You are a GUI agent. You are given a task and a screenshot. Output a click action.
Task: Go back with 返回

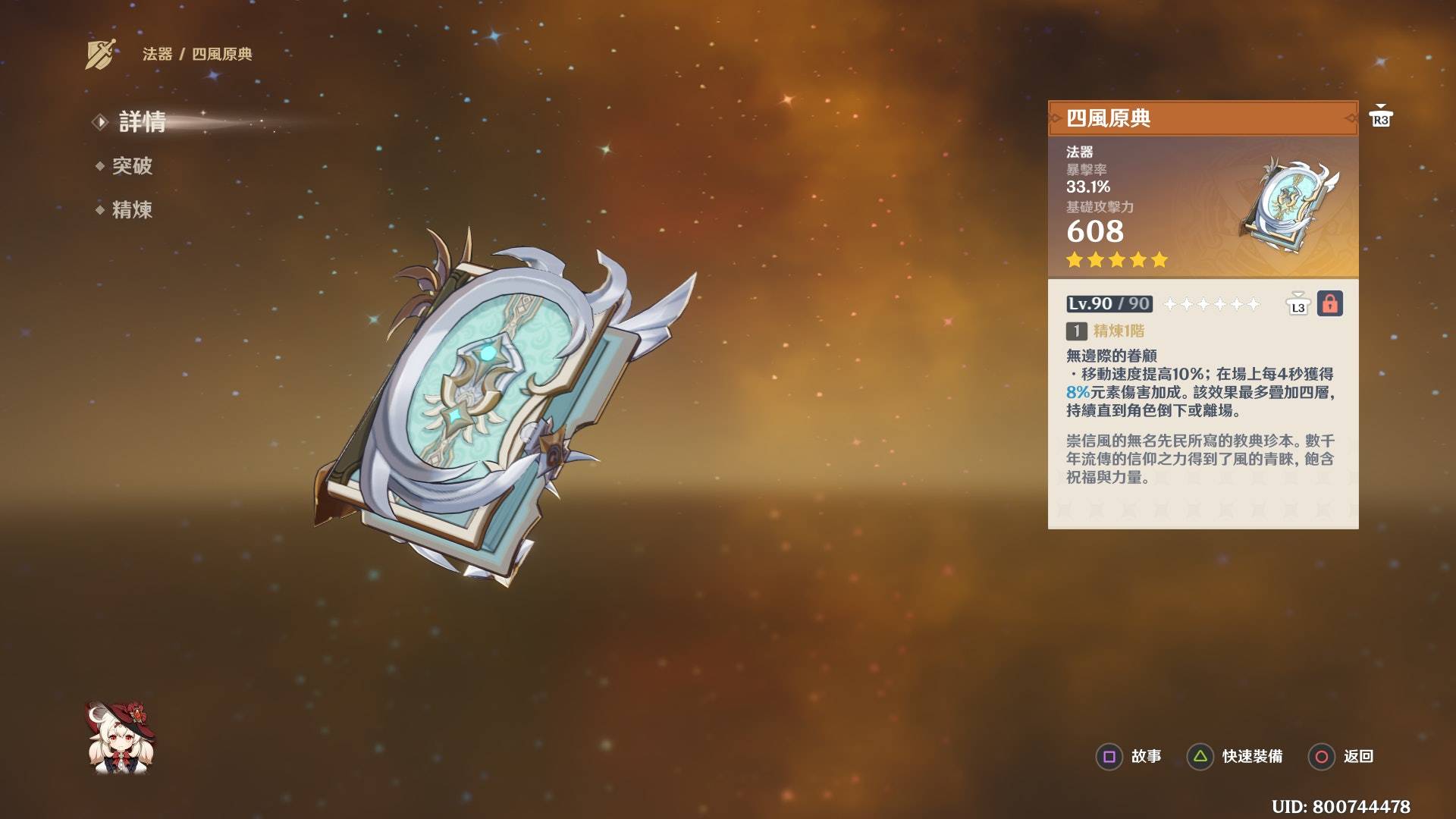click(1341, 757)
